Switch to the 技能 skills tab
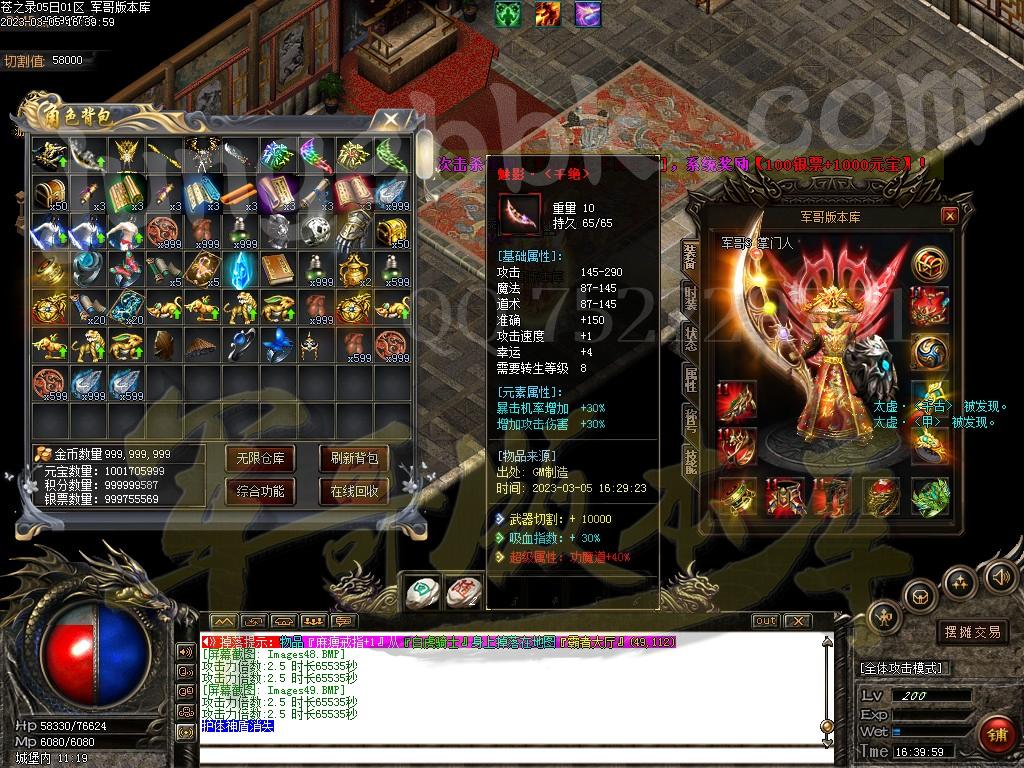 [x=690, y=459]
